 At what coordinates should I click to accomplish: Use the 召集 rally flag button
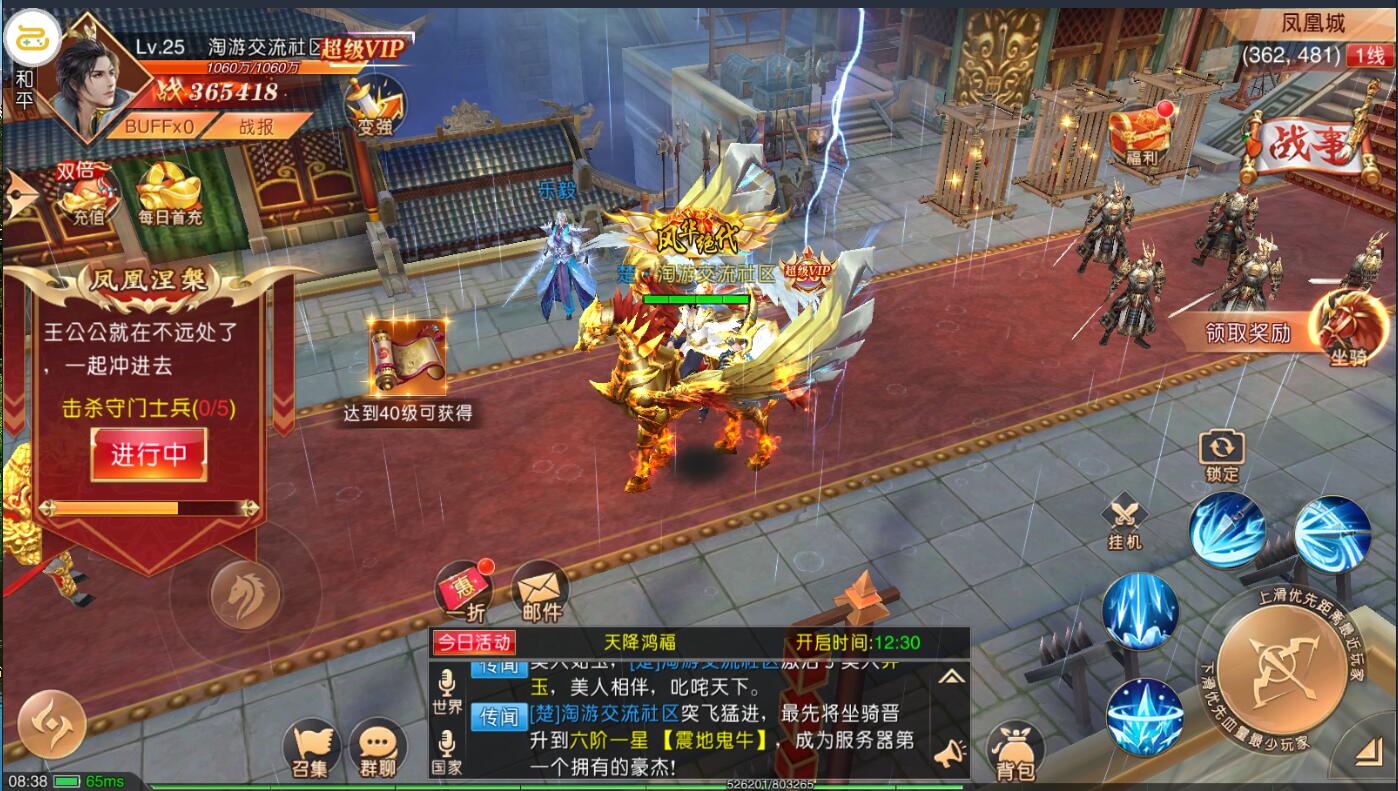point(311,750)
